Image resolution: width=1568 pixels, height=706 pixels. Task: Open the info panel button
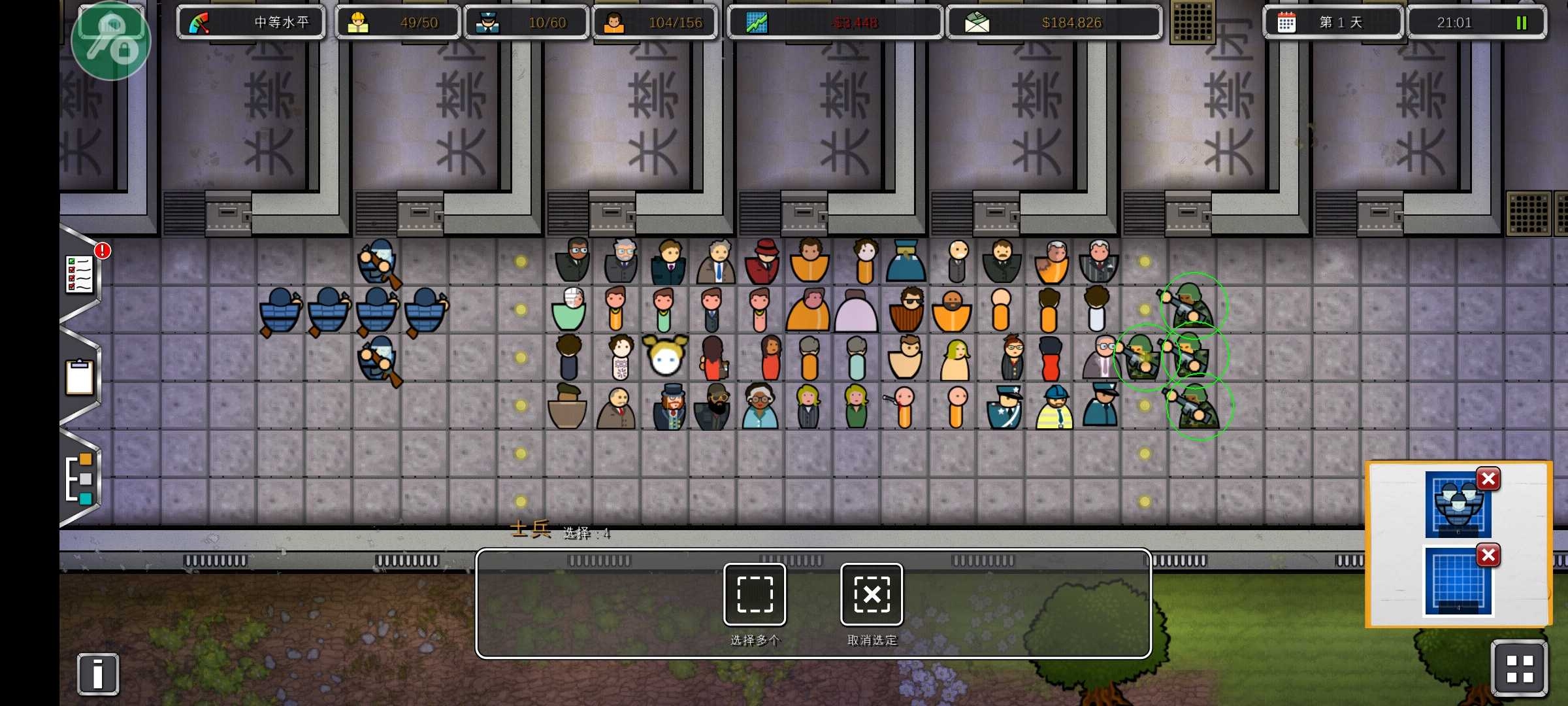(x=98, y=673)
